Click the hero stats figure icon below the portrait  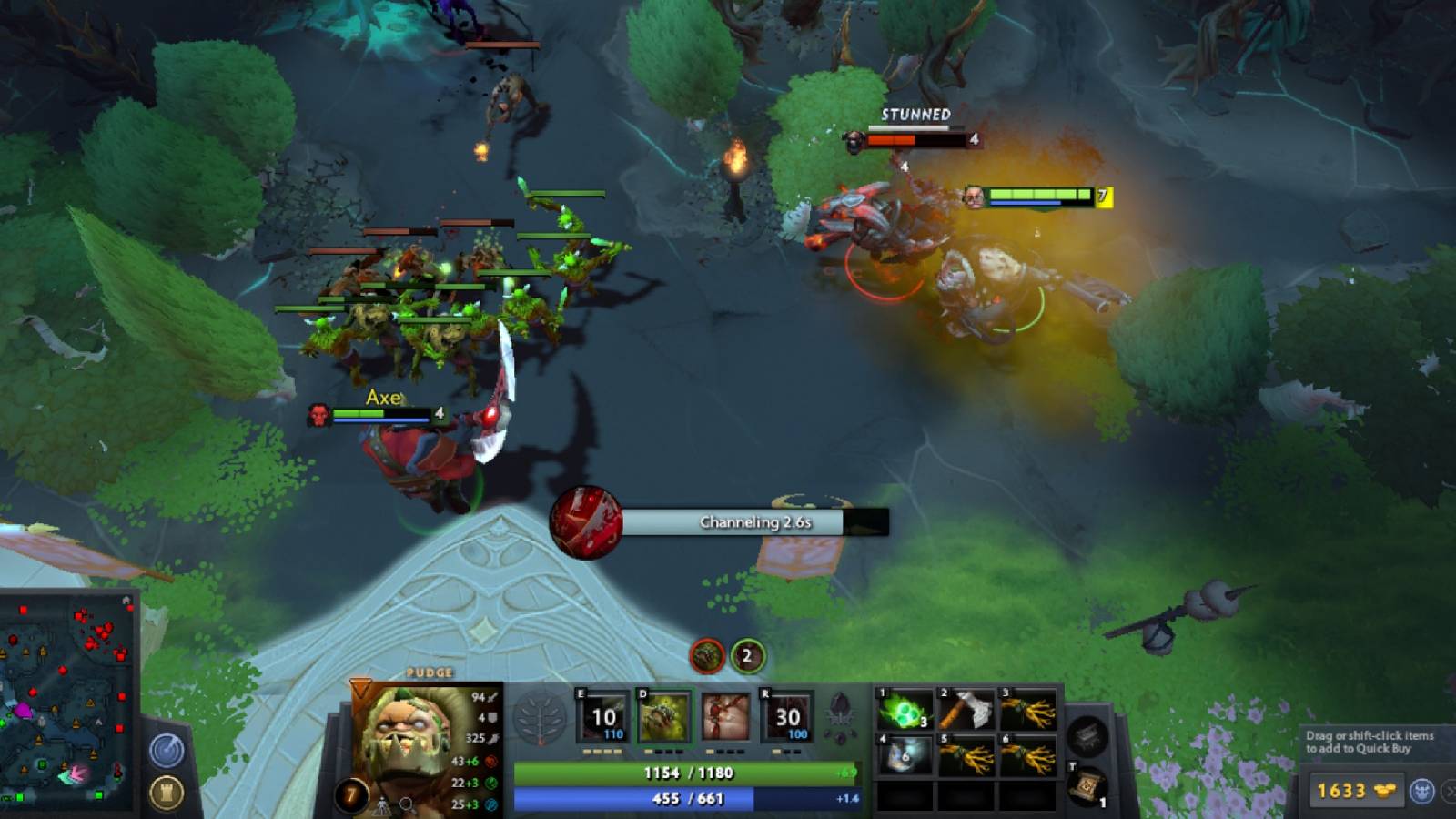point(382,805)
